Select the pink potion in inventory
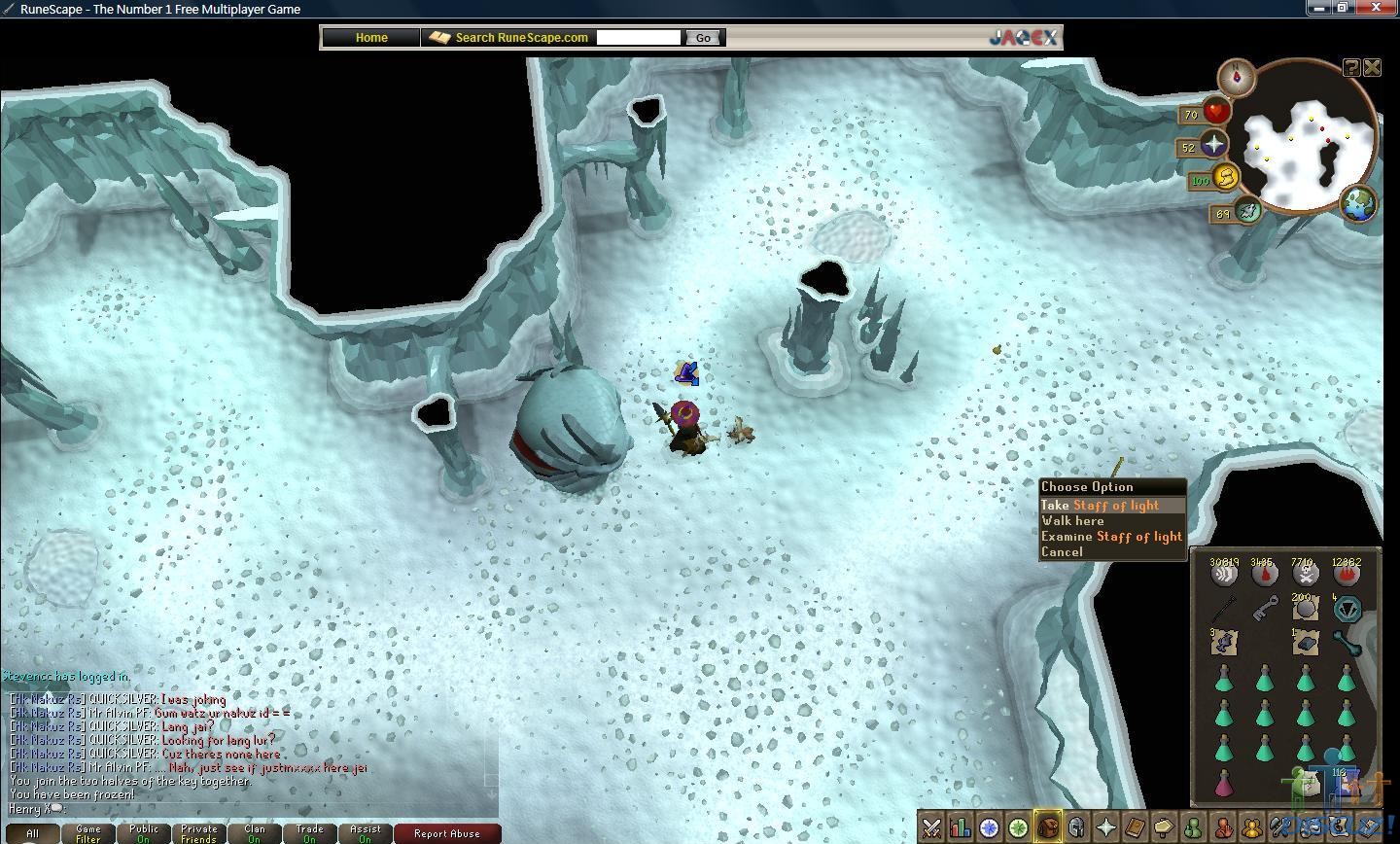This screenshot has height=844, width=1400. 1224,783
